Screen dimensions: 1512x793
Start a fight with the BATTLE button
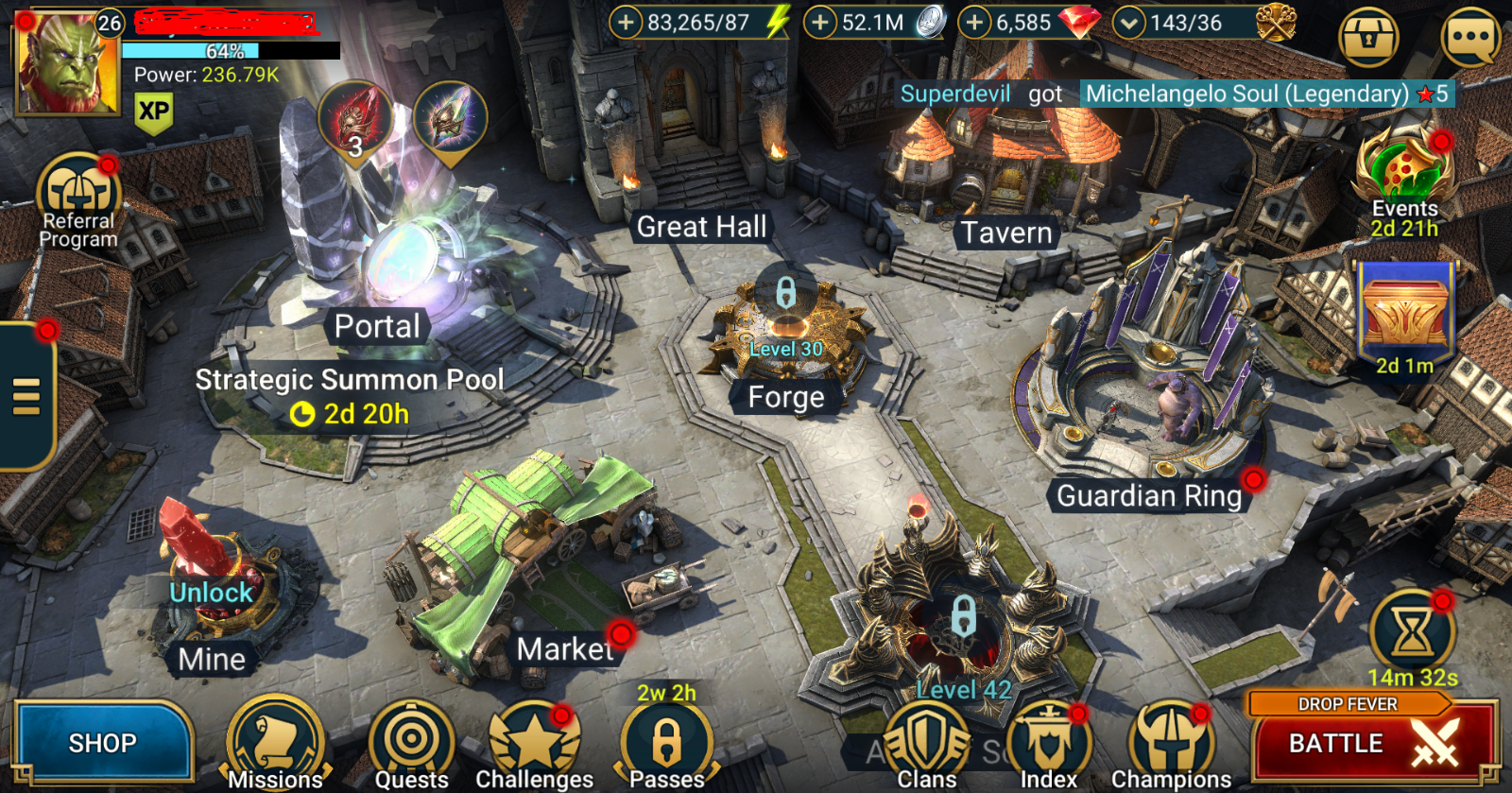tap(1373, 744)
